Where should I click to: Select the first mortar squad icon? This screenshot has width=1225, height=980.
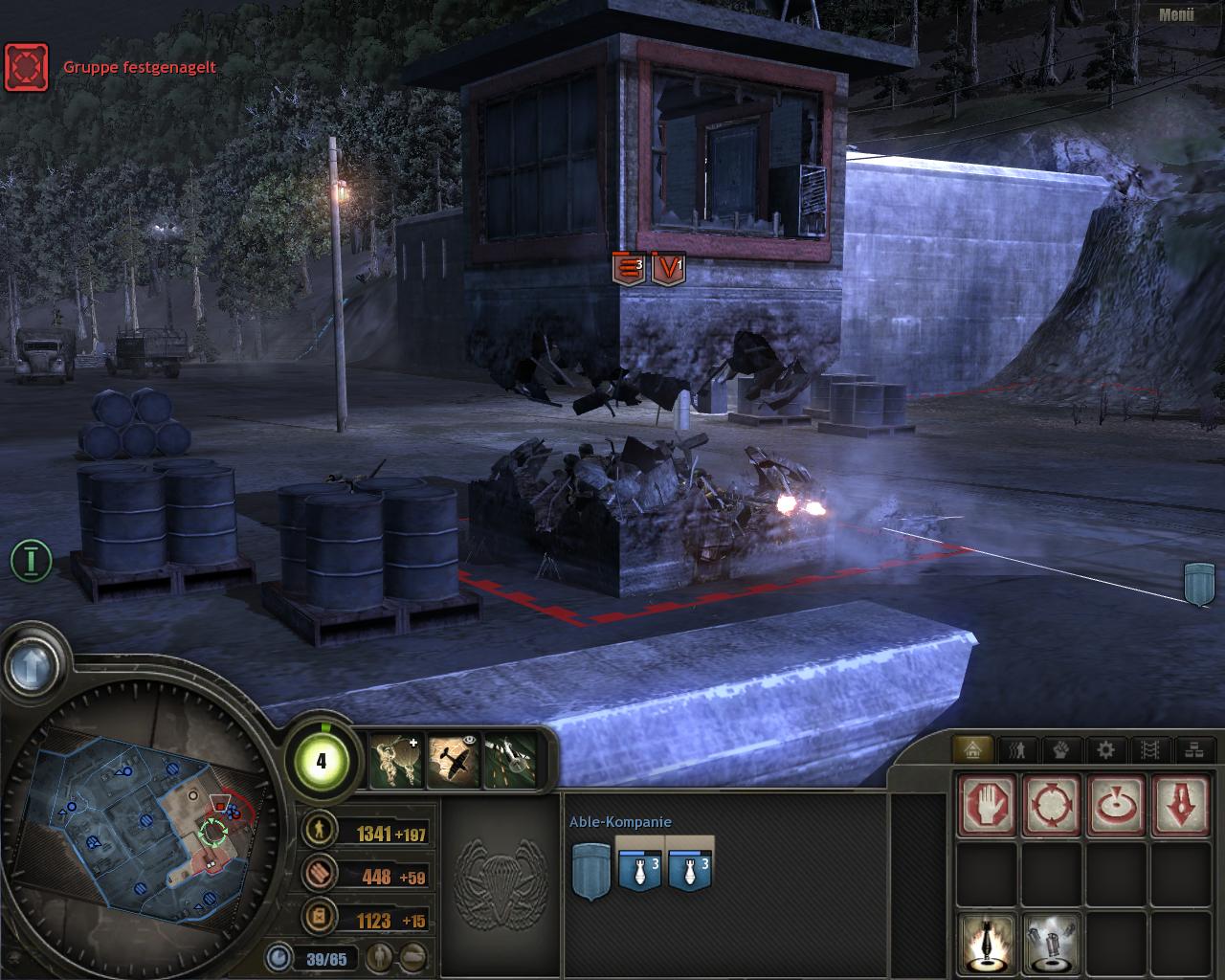coord(640,864)
